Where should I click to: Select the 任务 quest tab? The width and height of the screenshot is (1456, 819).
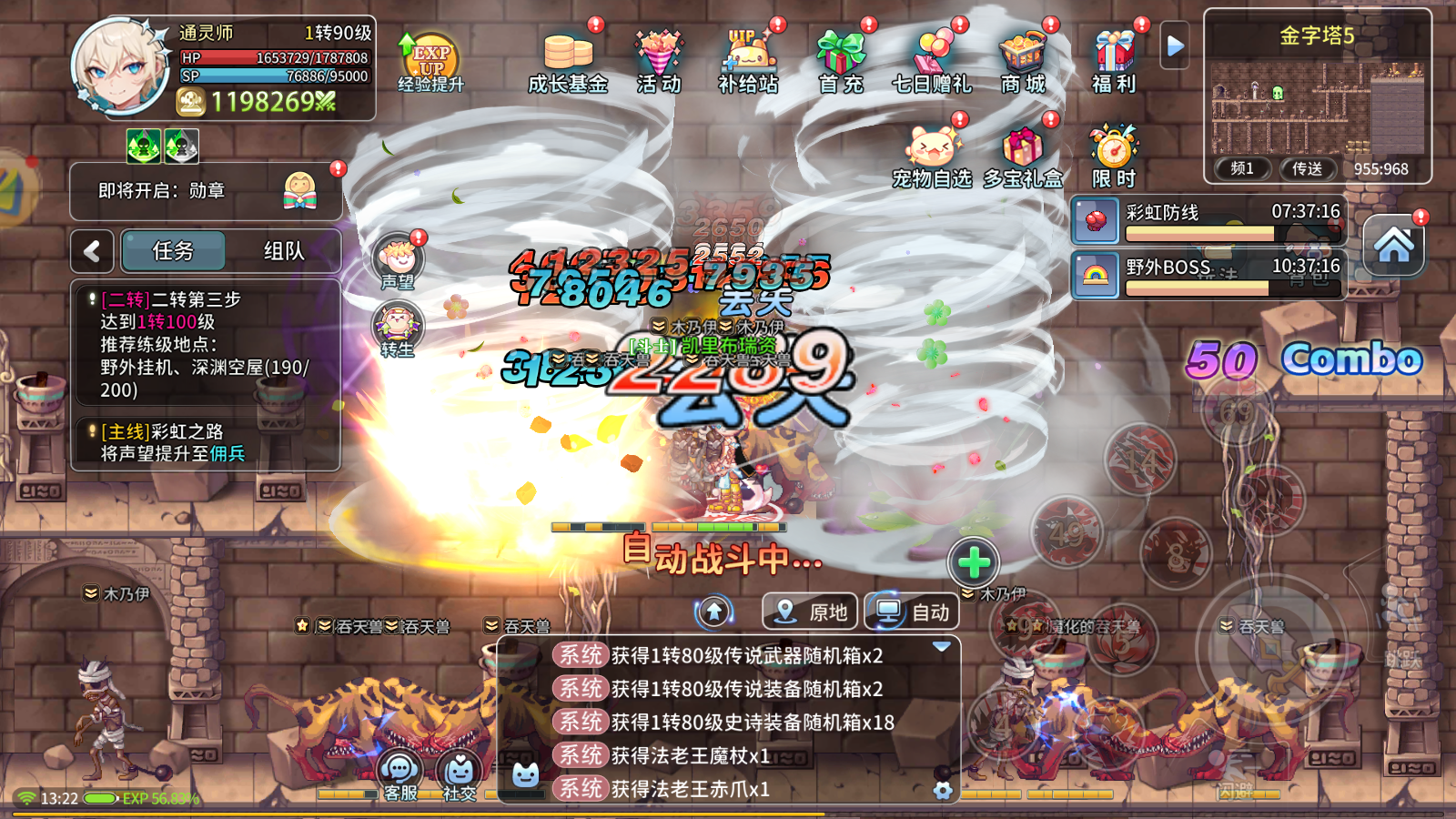coord(172,250)
